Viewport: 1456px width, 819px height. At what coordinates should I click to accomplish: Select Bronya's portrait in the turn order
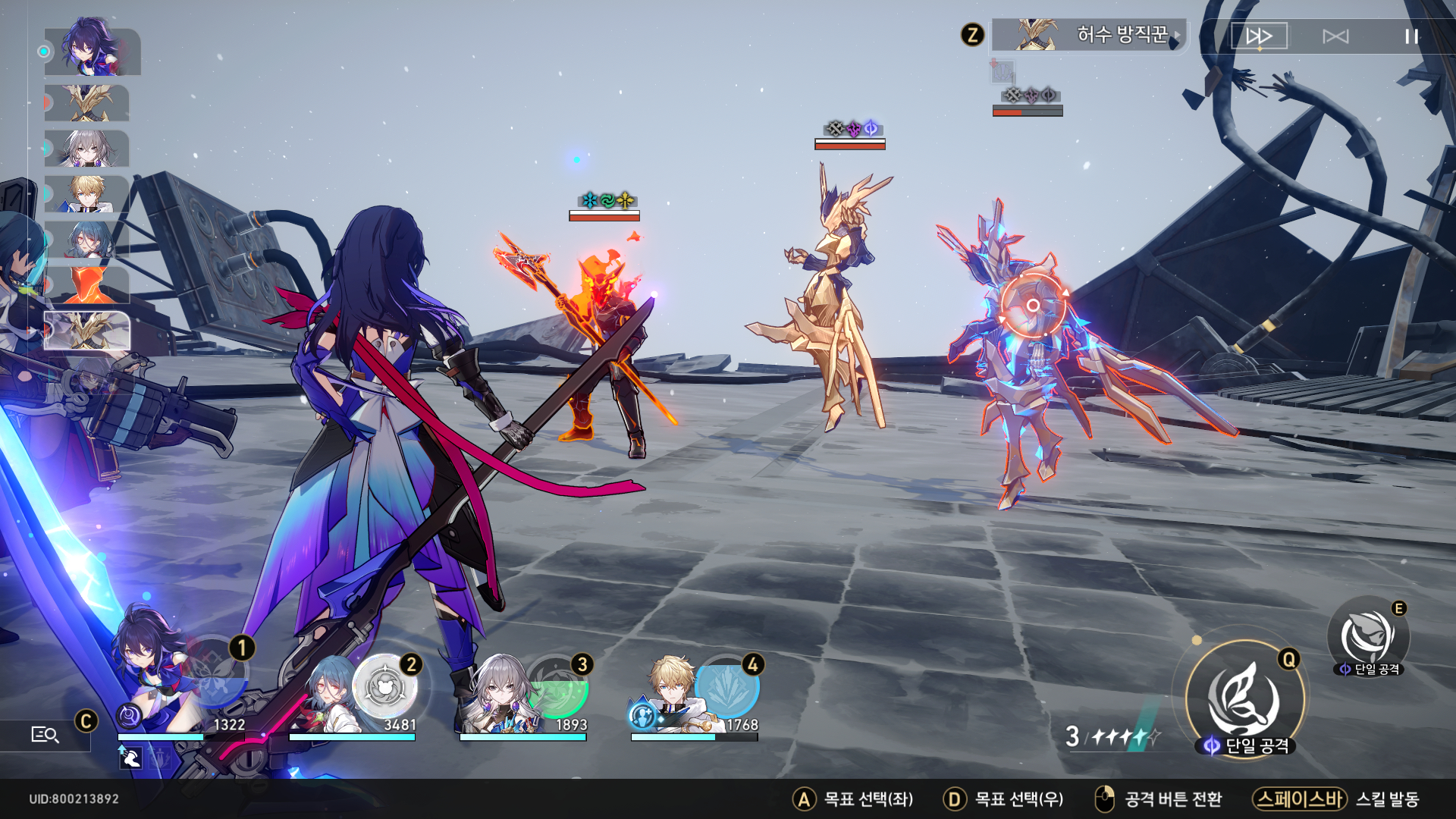coord(86,149)
